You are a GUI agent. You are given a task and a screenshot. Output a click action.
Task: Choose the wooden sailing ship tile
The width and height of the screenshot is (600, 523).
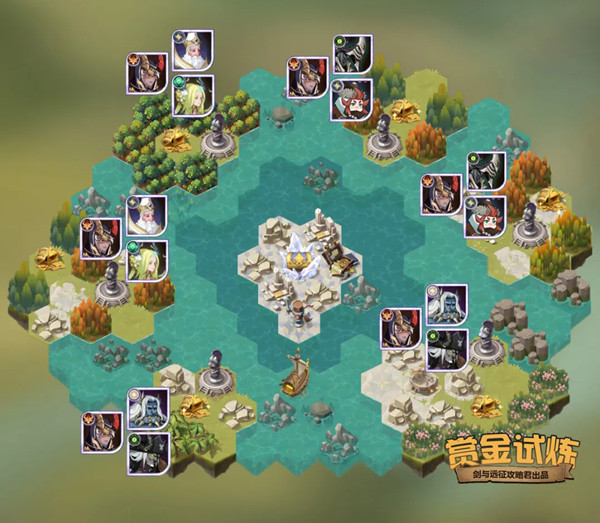(x=295, y=374)
